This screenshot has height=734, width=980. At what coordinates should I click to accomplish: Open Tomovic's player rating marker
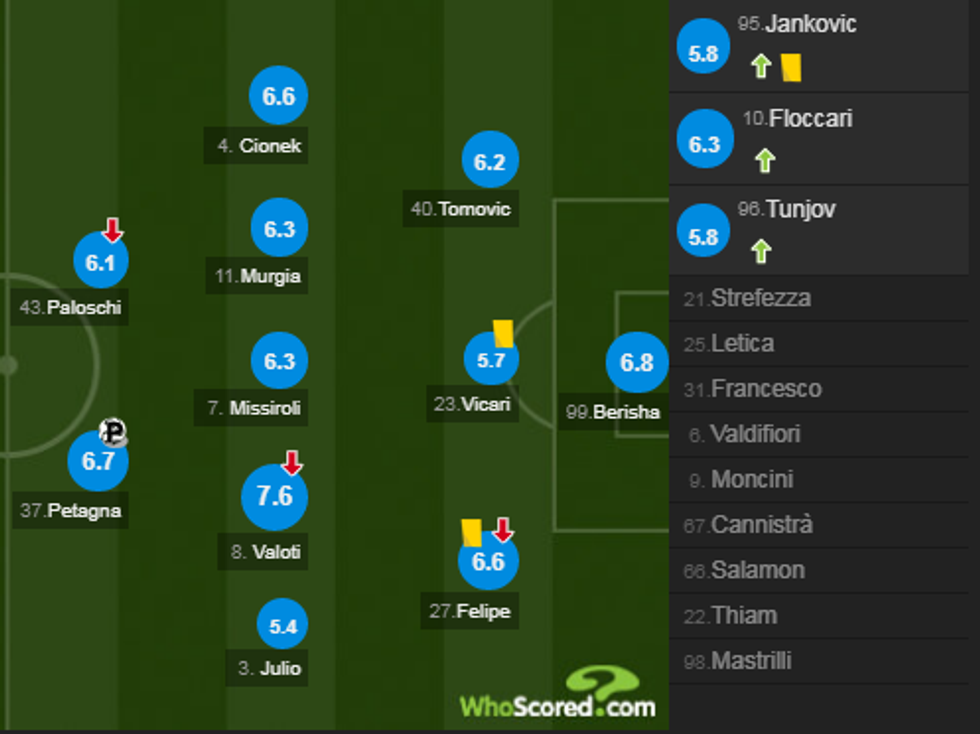click(x=490, y=161)
